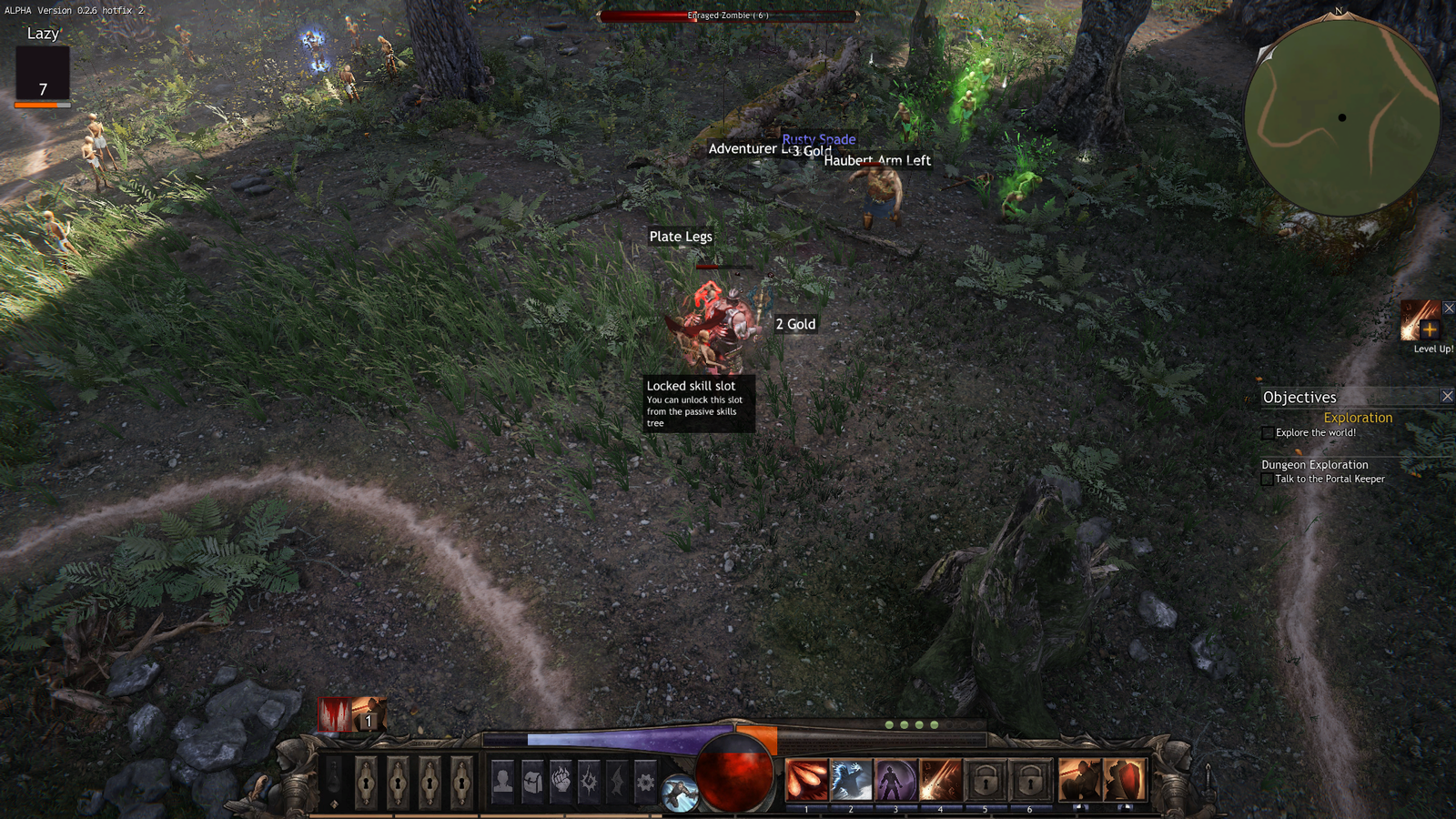Viewport: 1456px width, 819px height.
Task: Trigger the purple shadow figure skill in slot 3
Action: [895, 781]
